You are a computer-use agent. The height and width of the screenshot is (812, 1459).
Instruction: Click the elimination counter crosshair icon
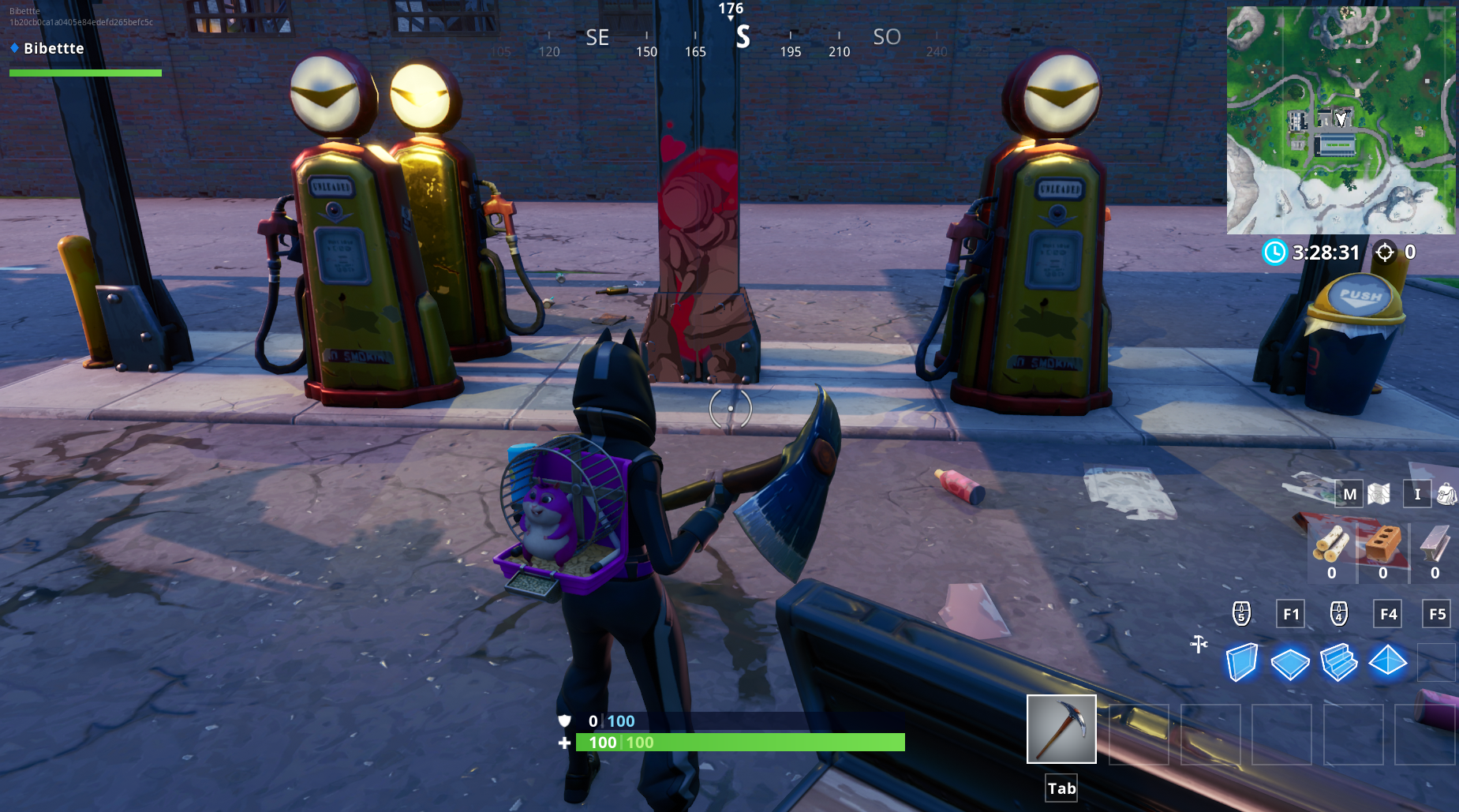1386,253
